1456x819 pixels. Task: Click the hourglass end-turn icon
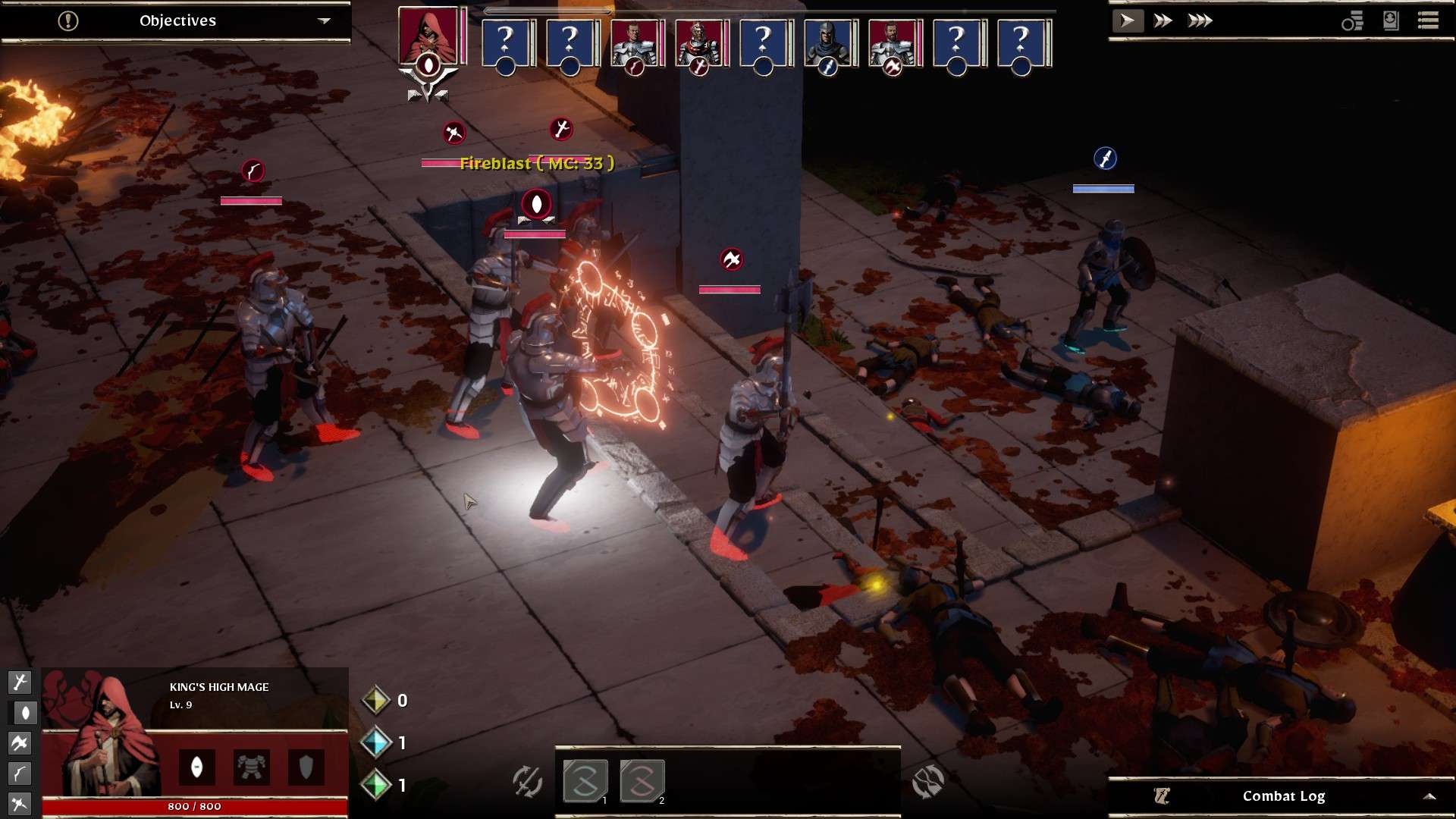click(x=927, y=781)
